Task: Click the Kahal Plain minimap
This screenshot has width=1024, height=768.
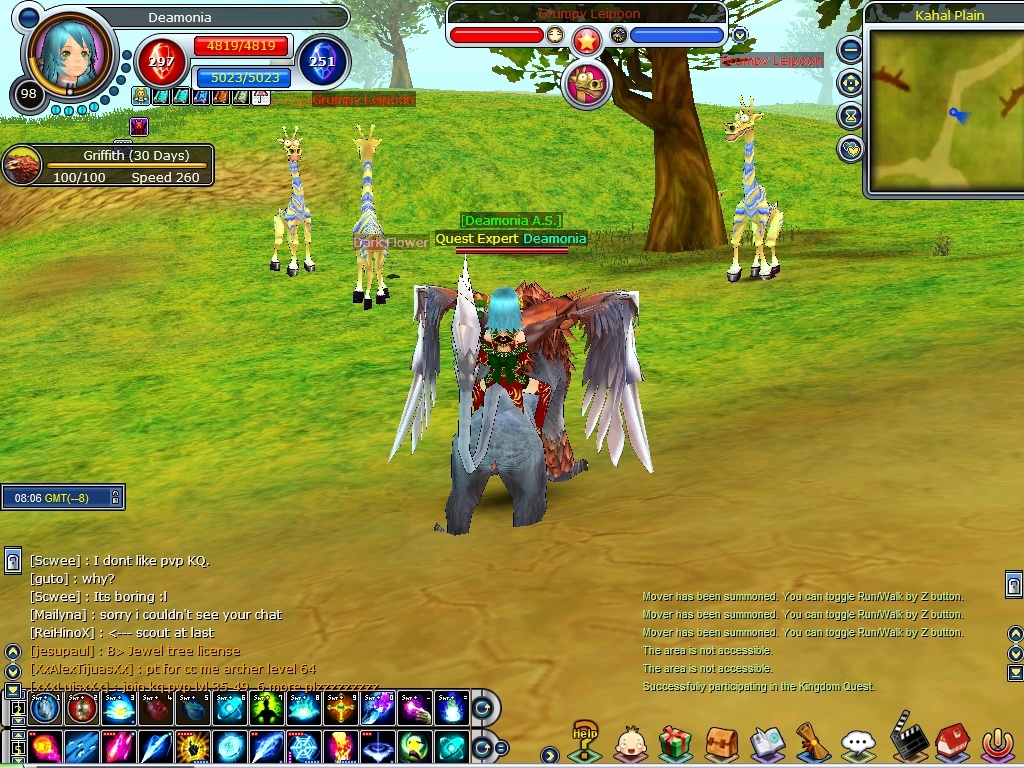Action: point(944,110)
